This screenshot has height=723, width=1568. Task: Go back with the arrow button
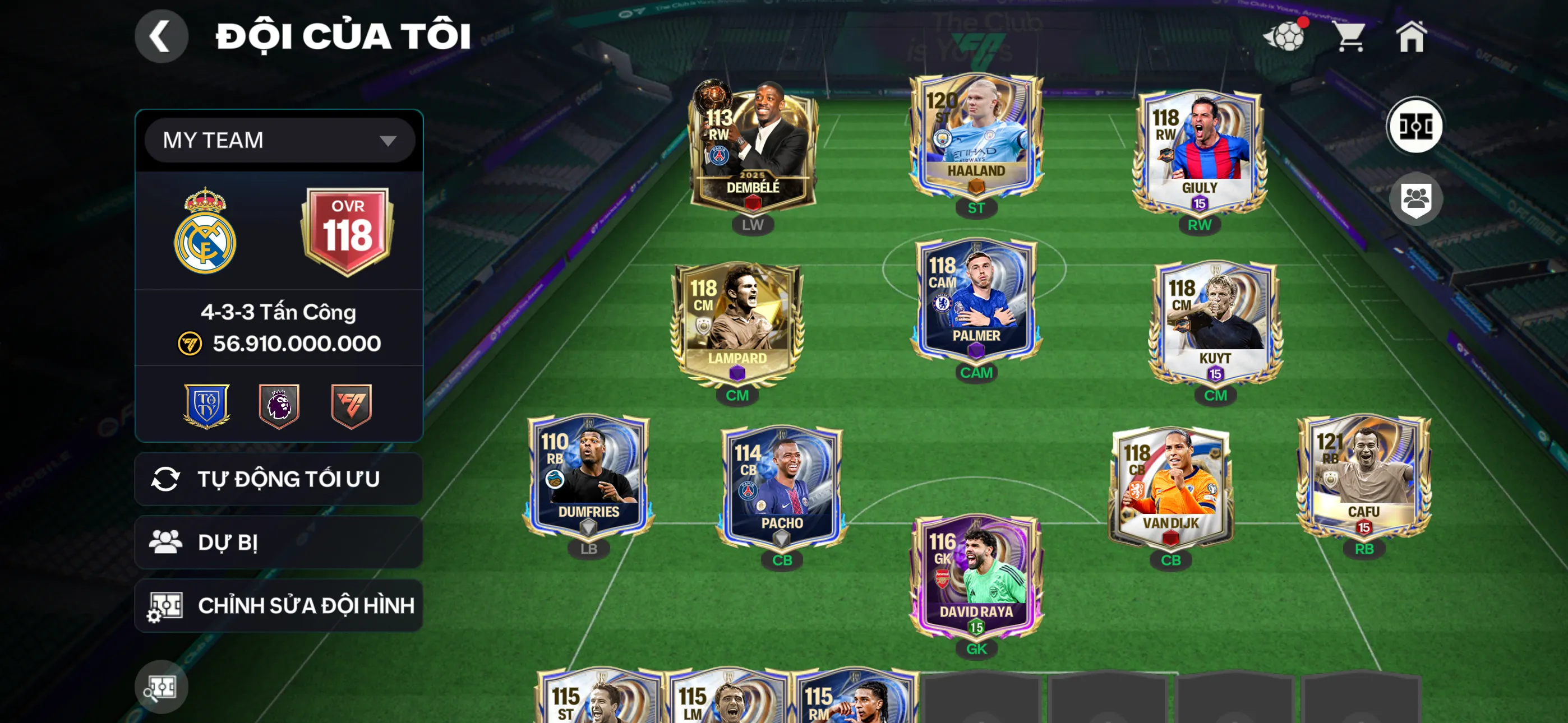(x=162, y=36)
